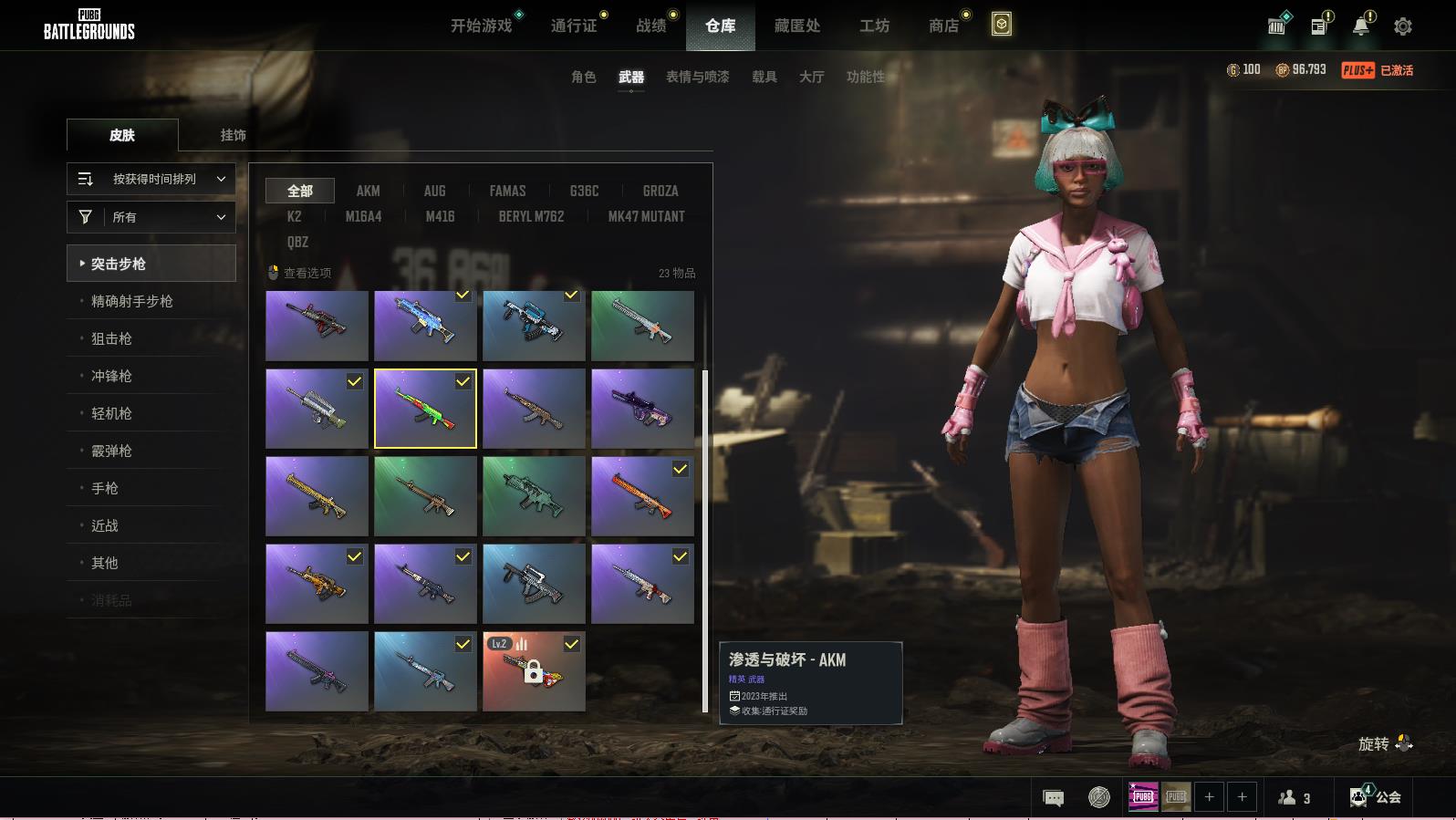Image resolution: width=1456 pixels, height=820 pixels.
Task: Go to the 通行证 pass page
Action: pos(574,26)
